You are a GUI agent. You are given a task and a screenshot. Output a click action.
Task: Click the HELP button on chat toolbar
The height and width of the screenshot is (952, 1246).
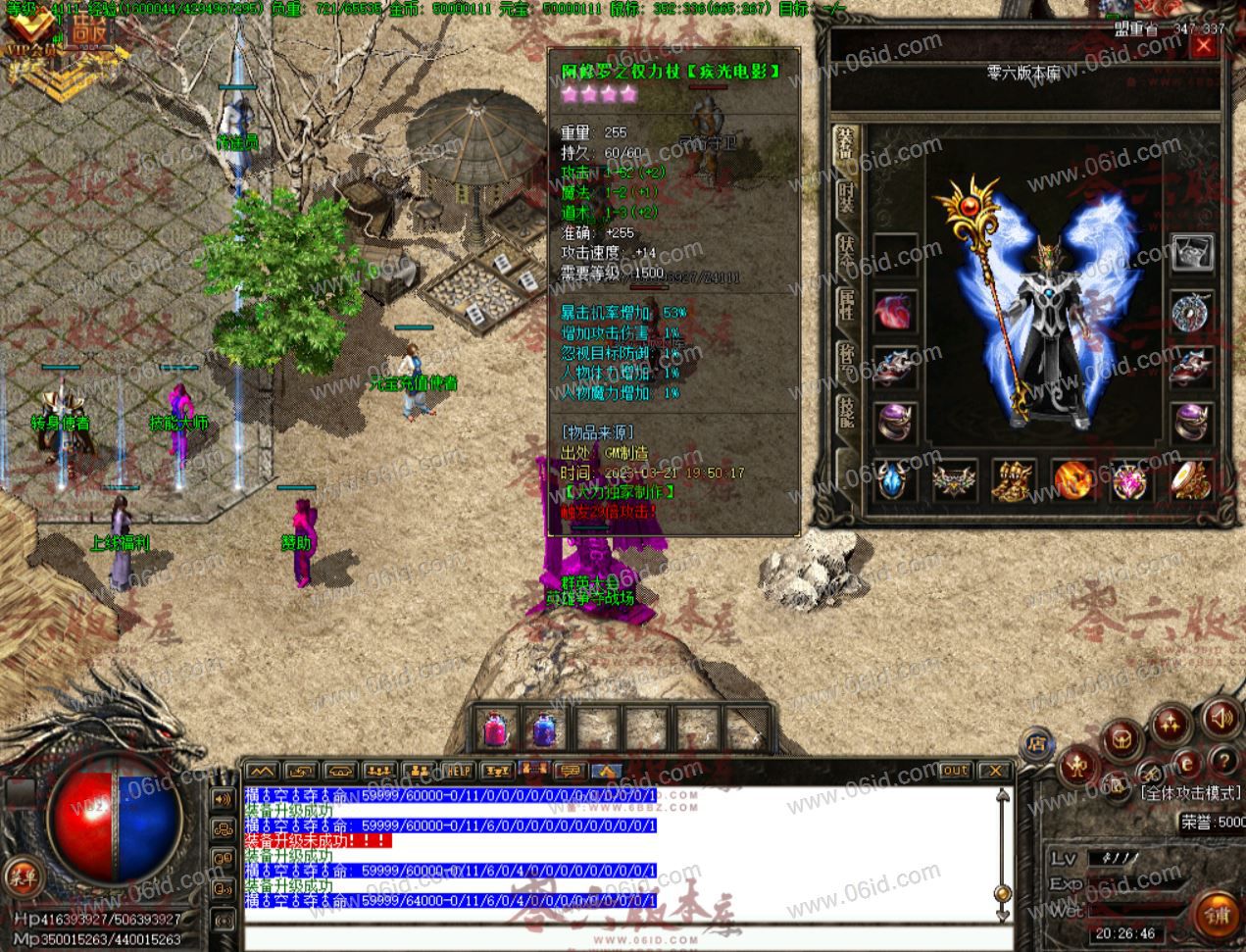tap(458, 771)
